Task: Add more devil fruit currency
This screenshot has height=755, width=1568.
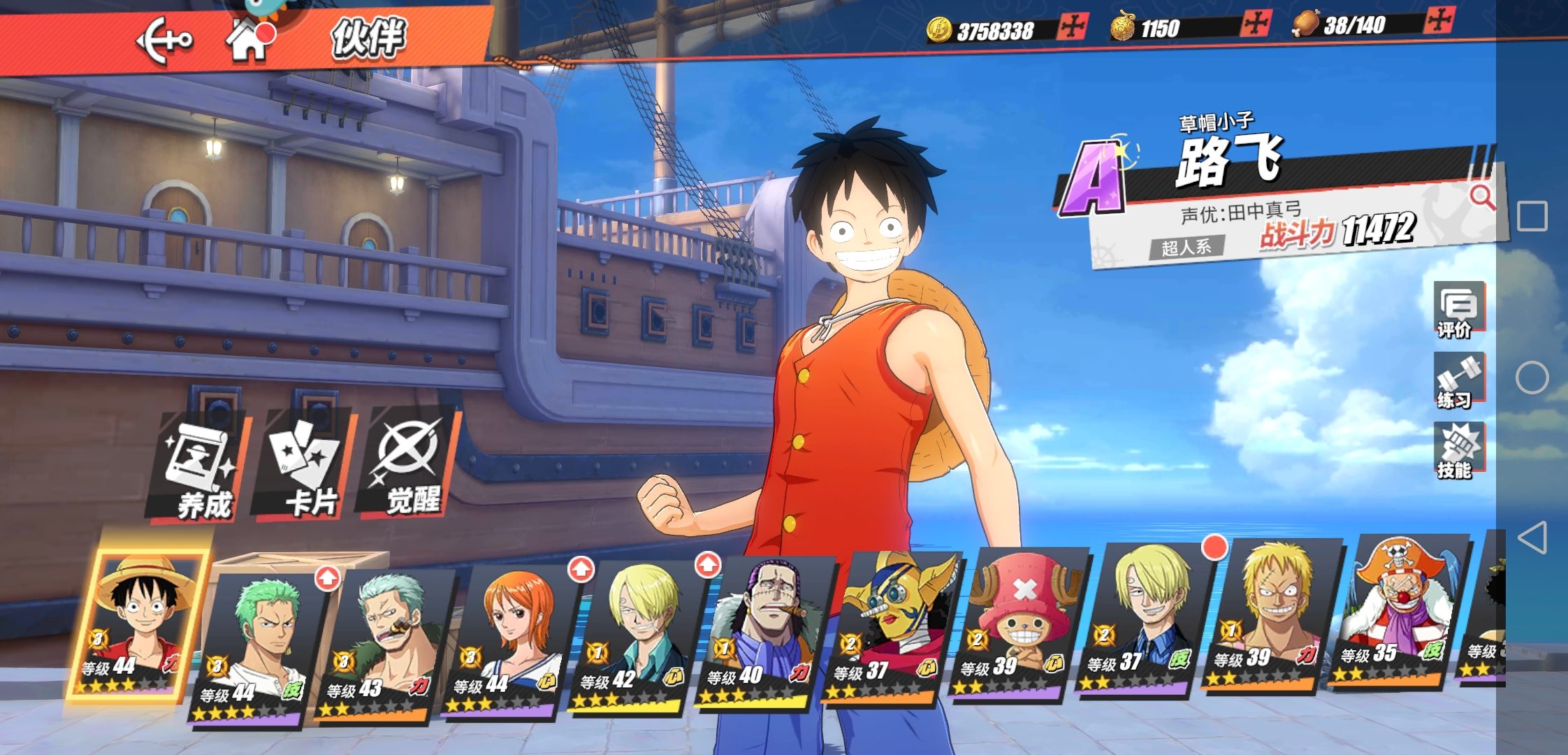Action: (1256, 24)
